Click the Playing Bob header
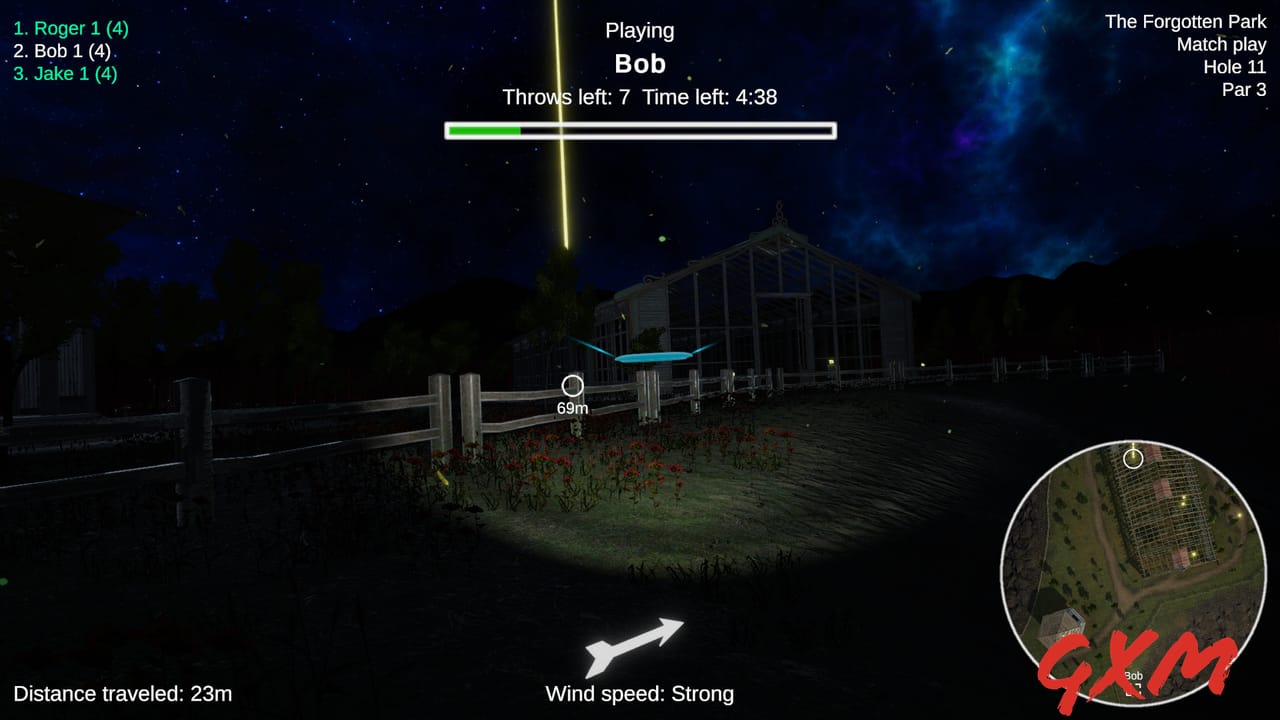1280x720 pixels. tap(639, 48)
